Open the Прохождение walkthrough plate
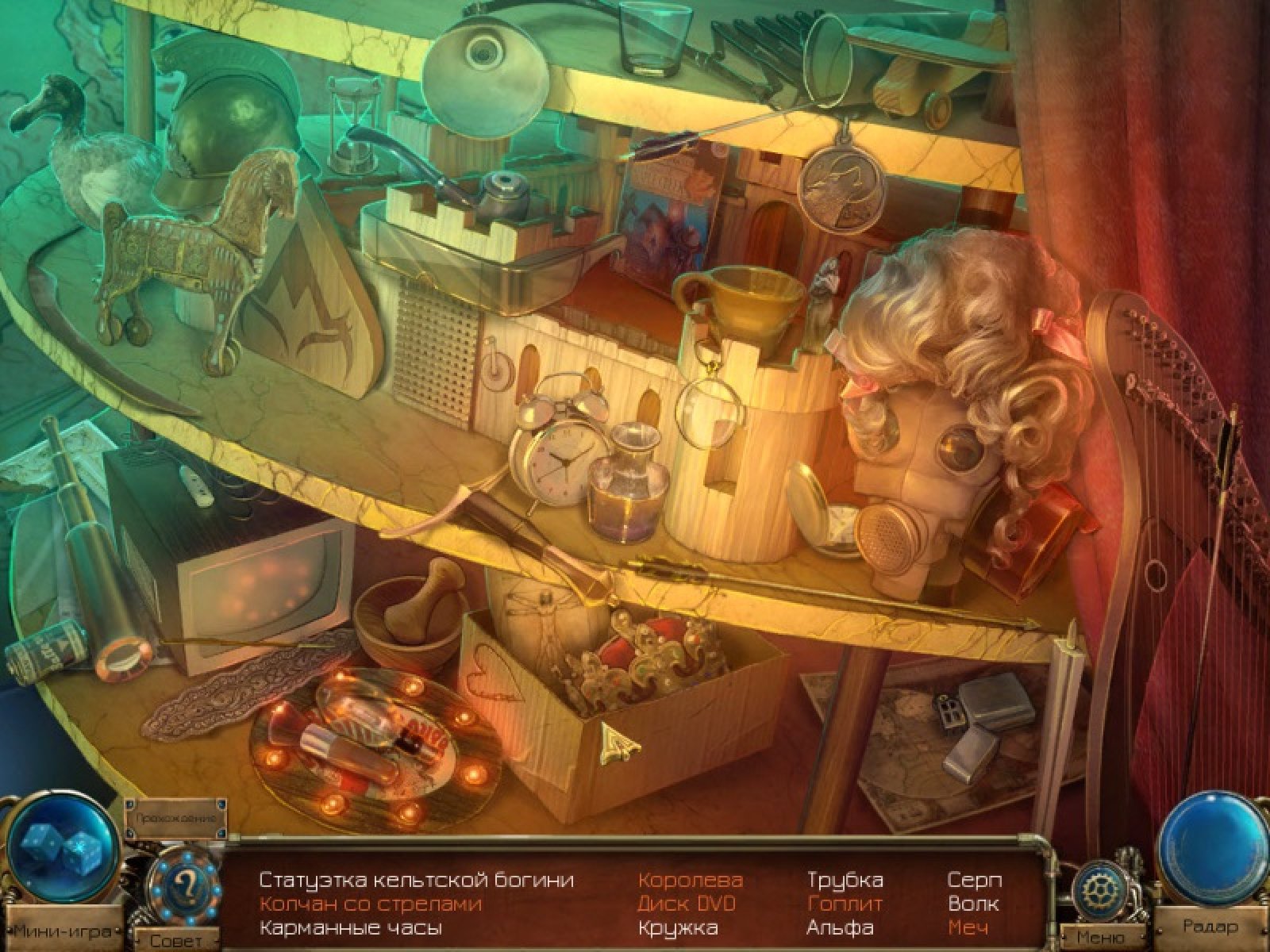1270x952 pixels. 175,816
